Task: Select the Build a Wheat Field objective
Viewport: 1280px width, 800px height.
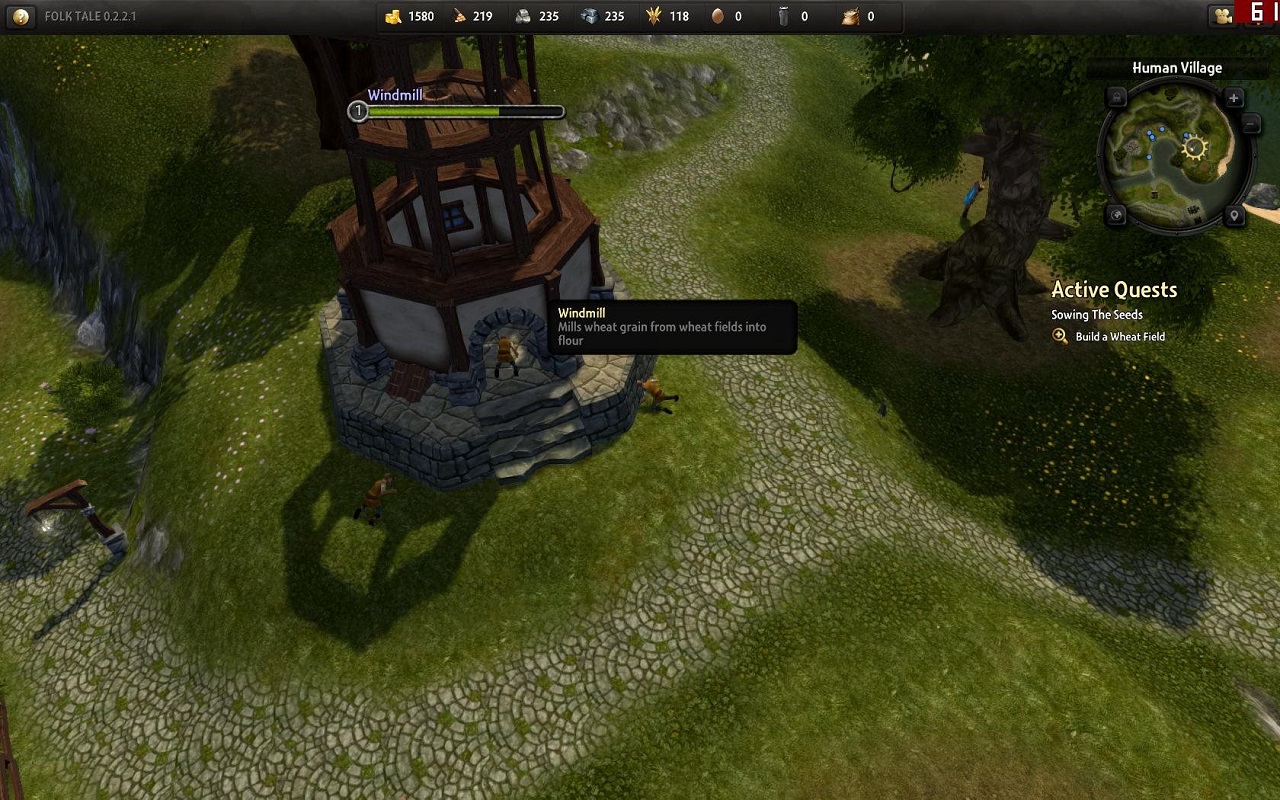Action: point(1120,337)
